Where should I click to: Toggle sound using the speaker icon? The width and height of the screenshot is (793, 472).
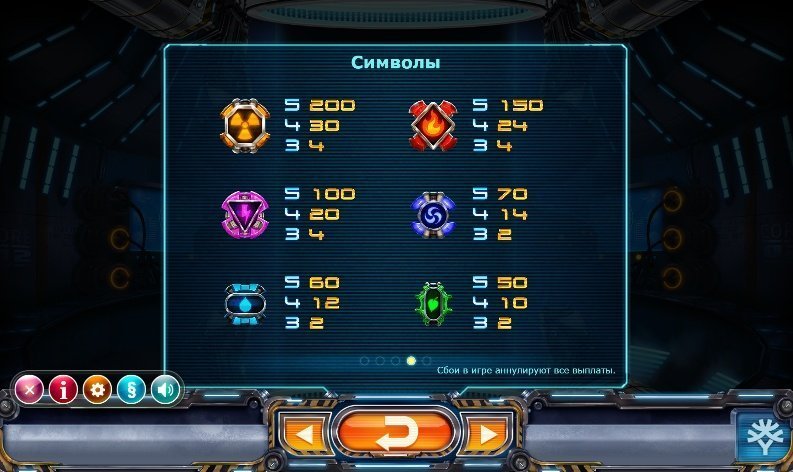(x=165, y=389)
